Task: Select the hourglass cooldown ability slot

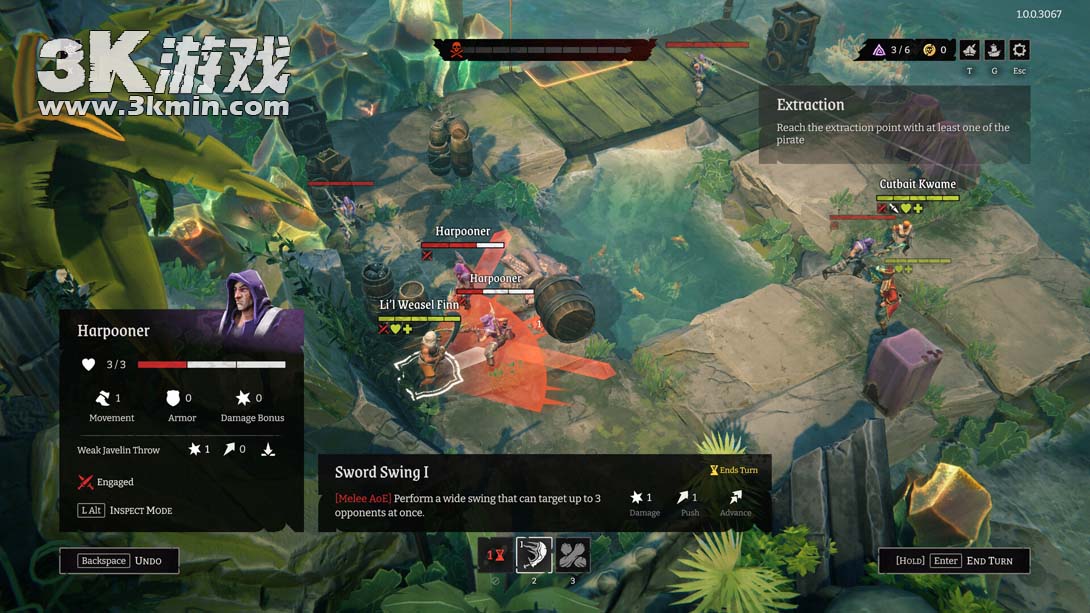Action: pyautogui.click(x=495, y=555)
